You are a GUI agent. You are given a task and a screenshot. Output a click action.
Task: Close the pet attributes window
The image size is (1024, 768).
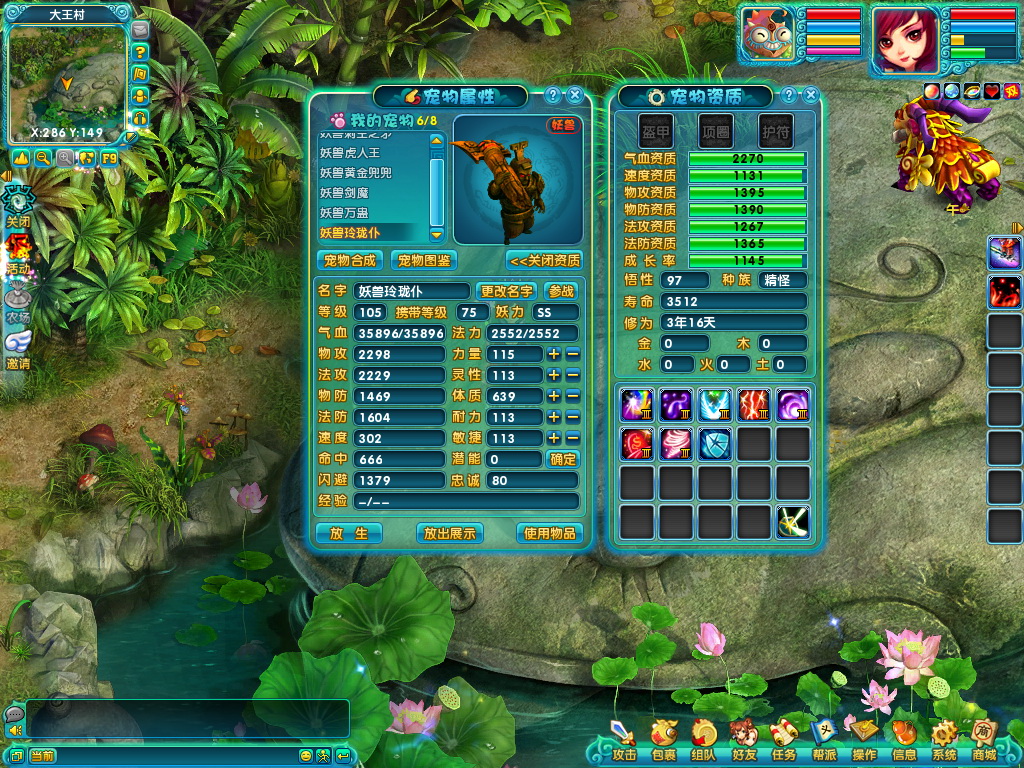tap(574, 96)
